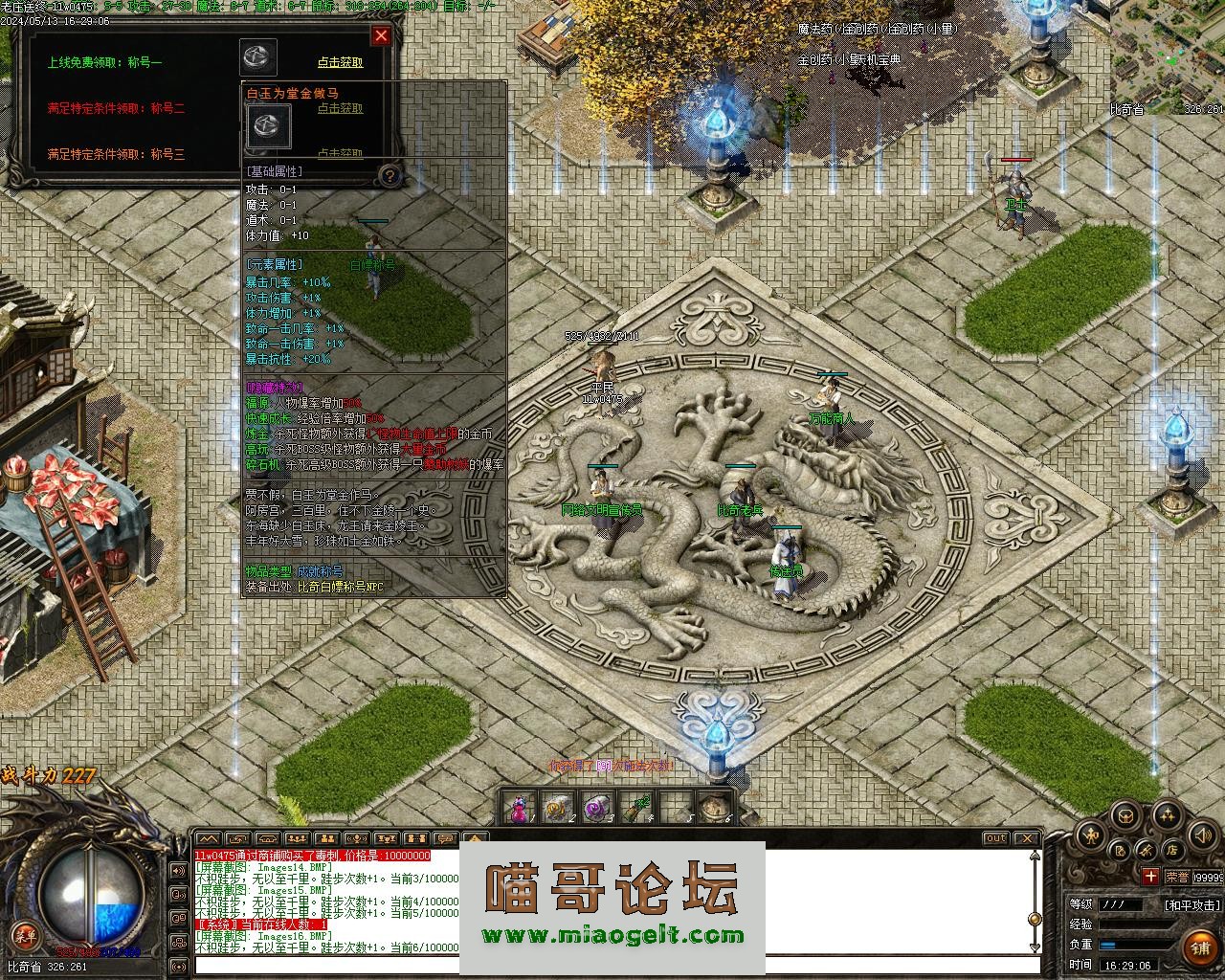The width and height of the screenshot is (1225, 980).
Task: Open the bag inventory icon
Action: 1126,816
